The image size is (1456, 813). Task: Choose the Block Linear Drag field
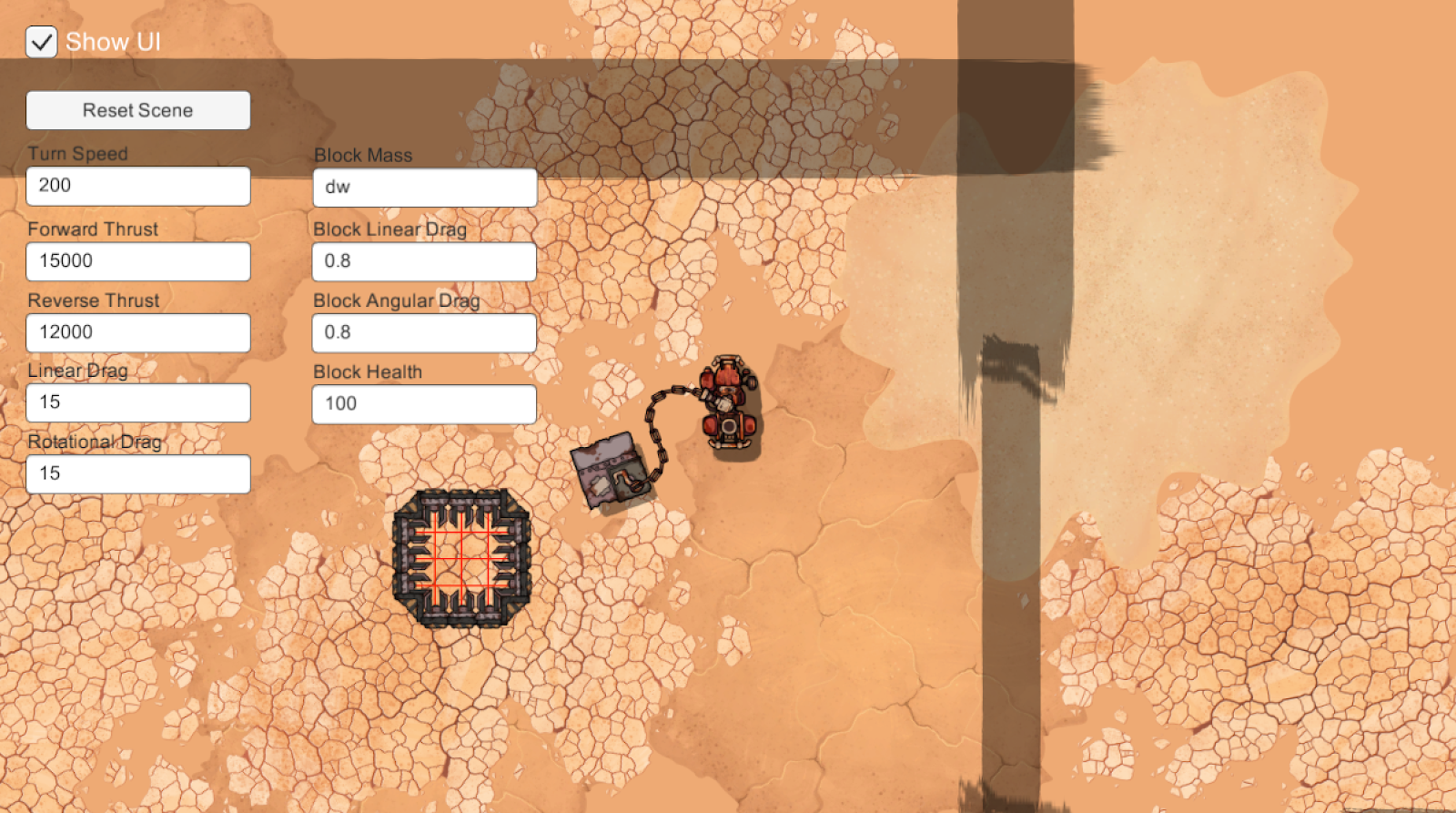424,261
